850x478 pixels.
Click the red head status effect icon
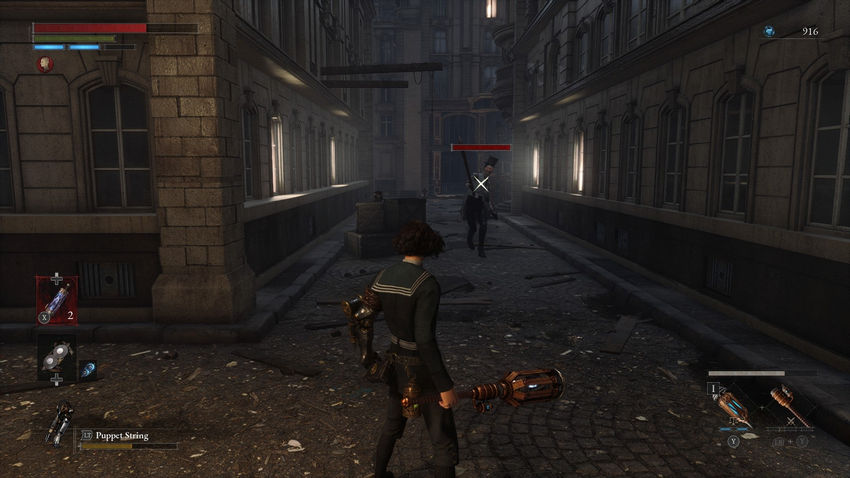[45, 64]
